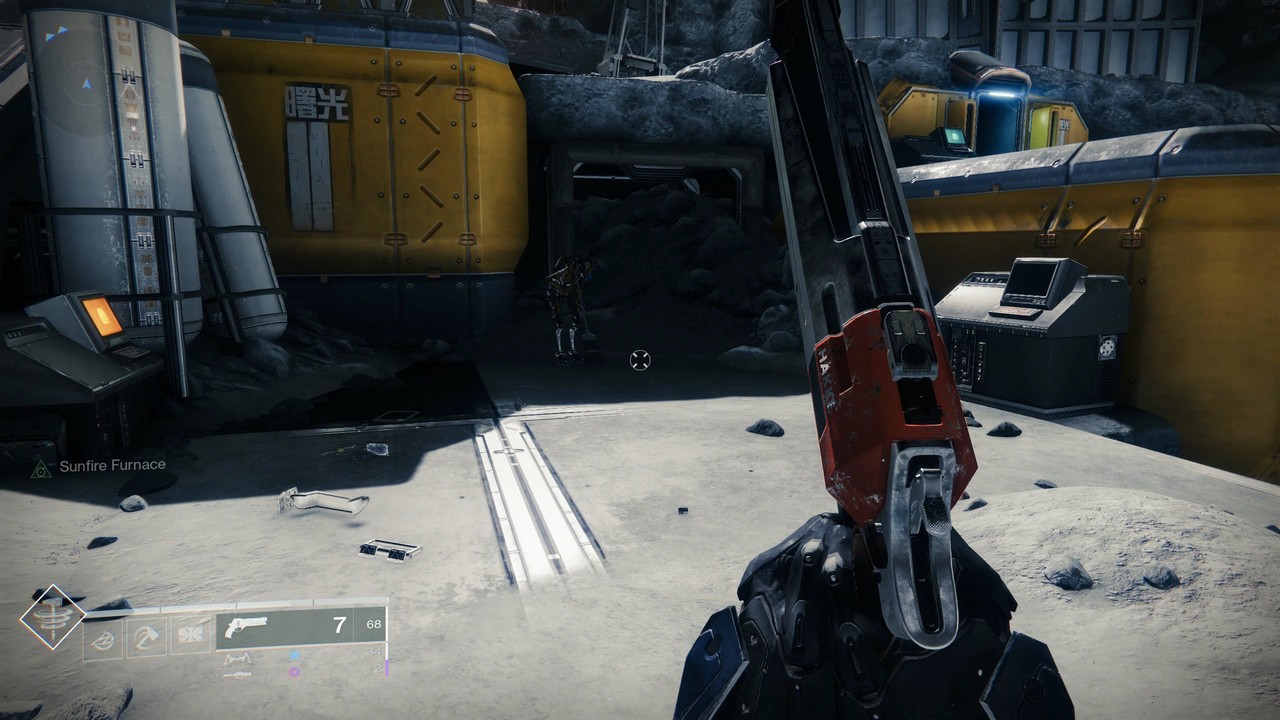The height and width of the screenshot is (720, 1280).
Task: Click the purple heavy ammo reserve bar
Action: tap(387, 666)
